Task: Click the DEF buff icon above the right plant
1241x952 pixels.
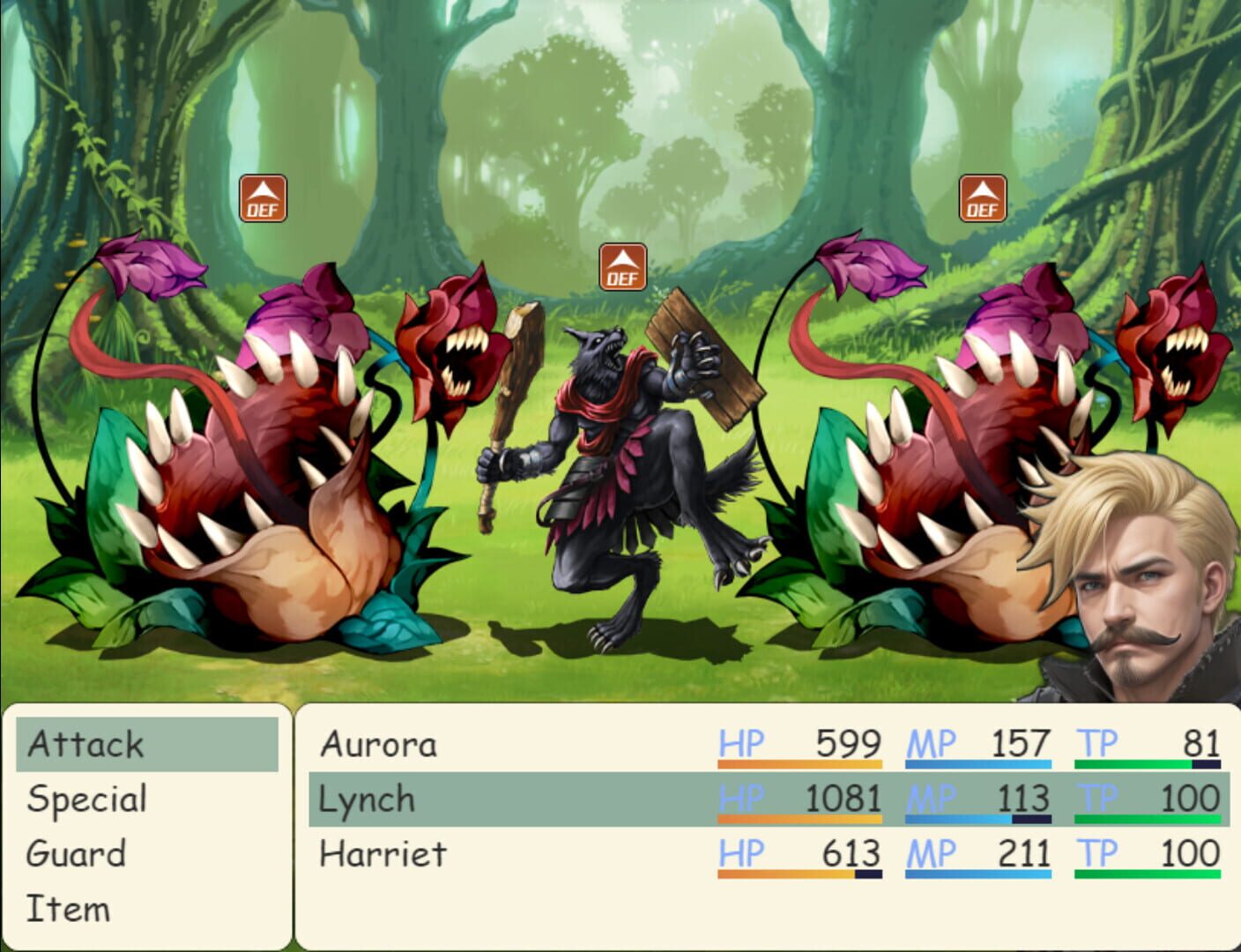Action: pos(982,197)
